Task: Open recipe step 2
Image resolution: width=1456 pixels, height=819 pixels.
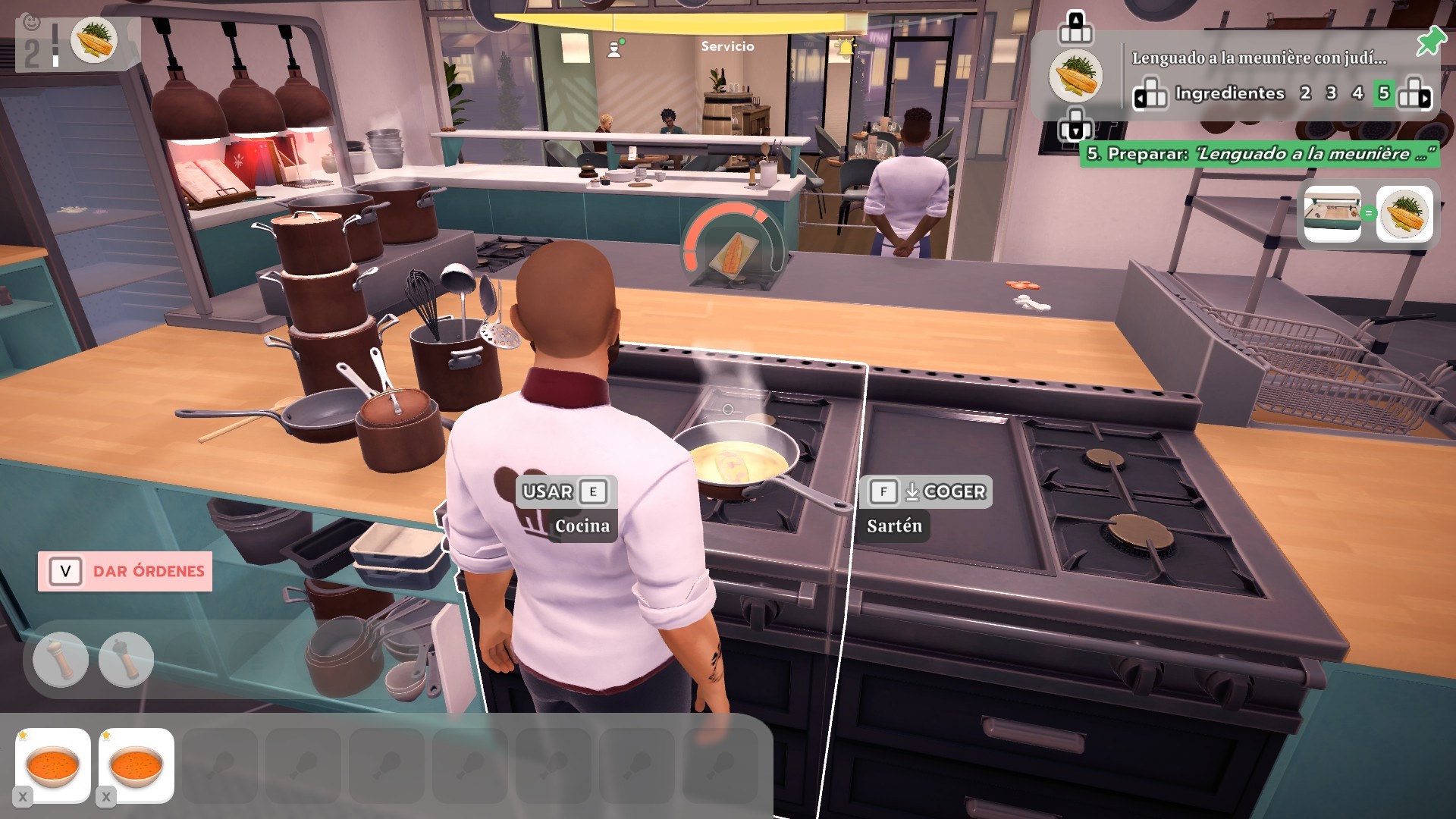Action: (x=1305, y=93)
